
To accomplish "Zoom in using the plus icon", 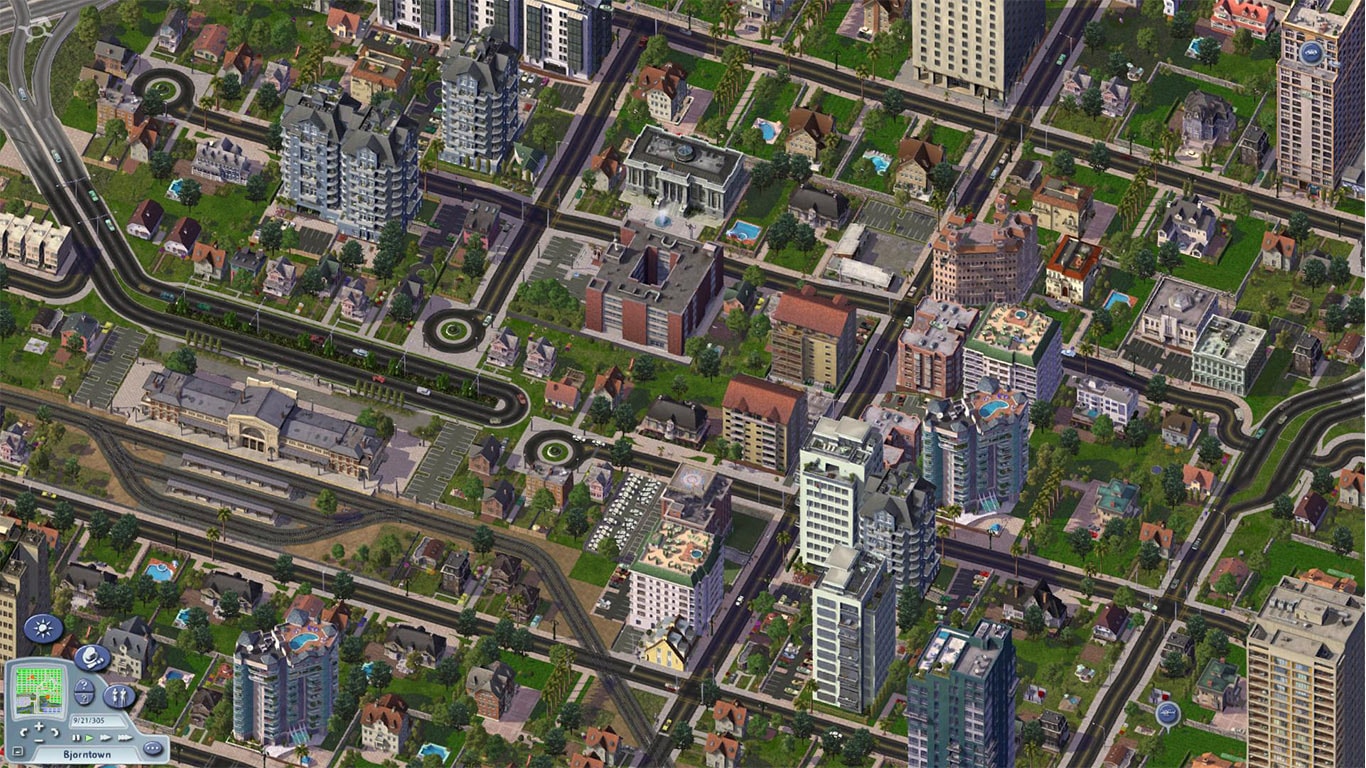I will 39,726.
